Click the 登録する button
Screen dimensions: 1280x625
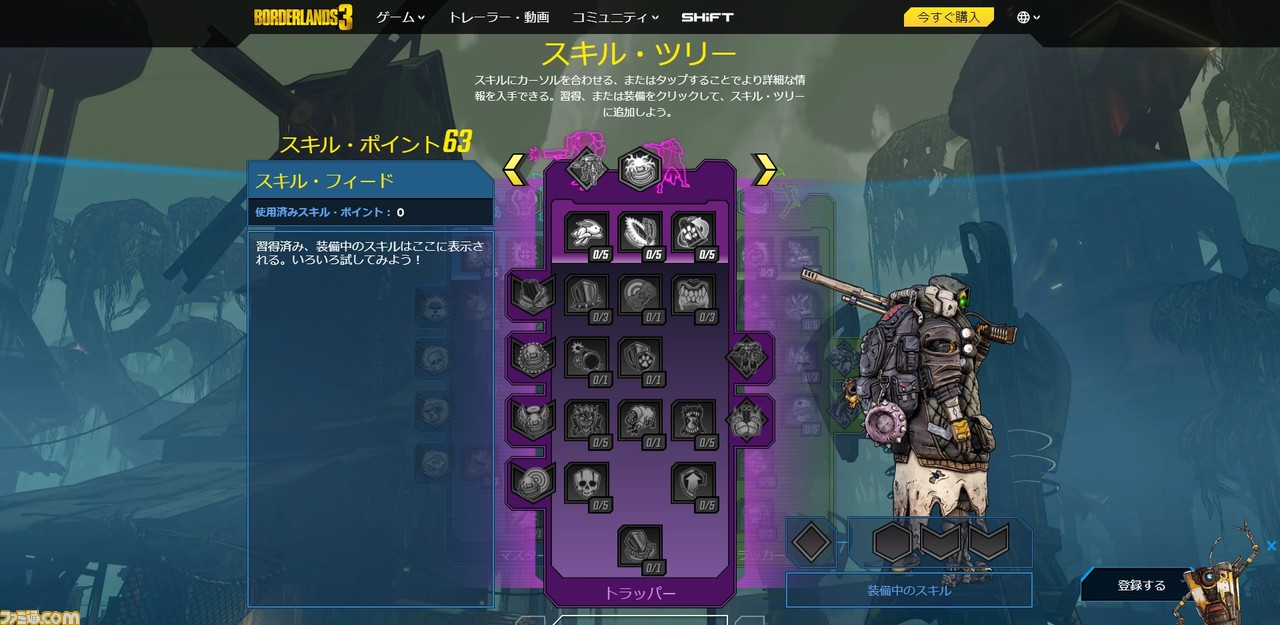click(1141, 585)
